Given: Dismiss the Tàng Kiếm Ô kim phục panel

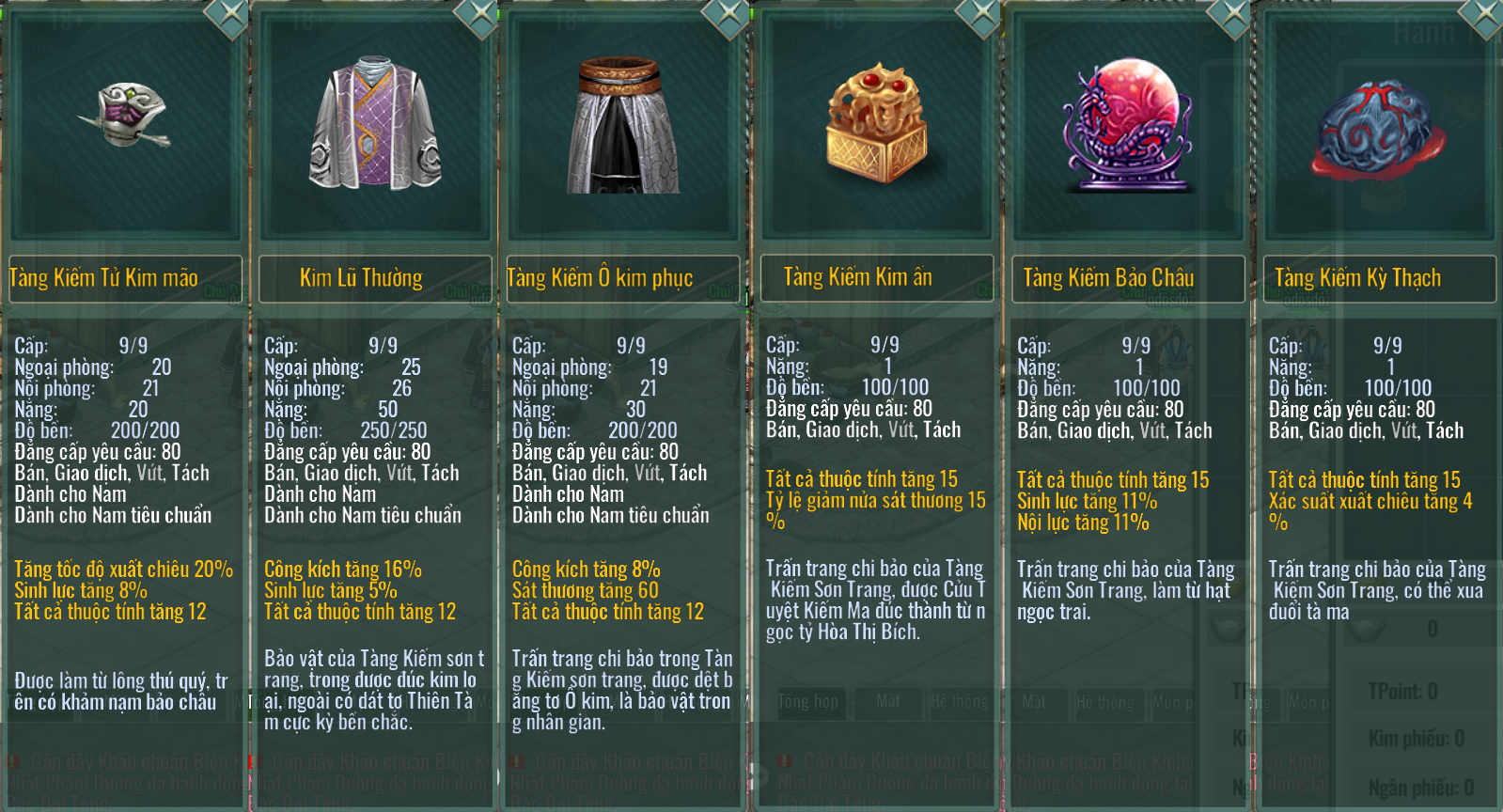Looking at the screenshot, I should point(728,14).
